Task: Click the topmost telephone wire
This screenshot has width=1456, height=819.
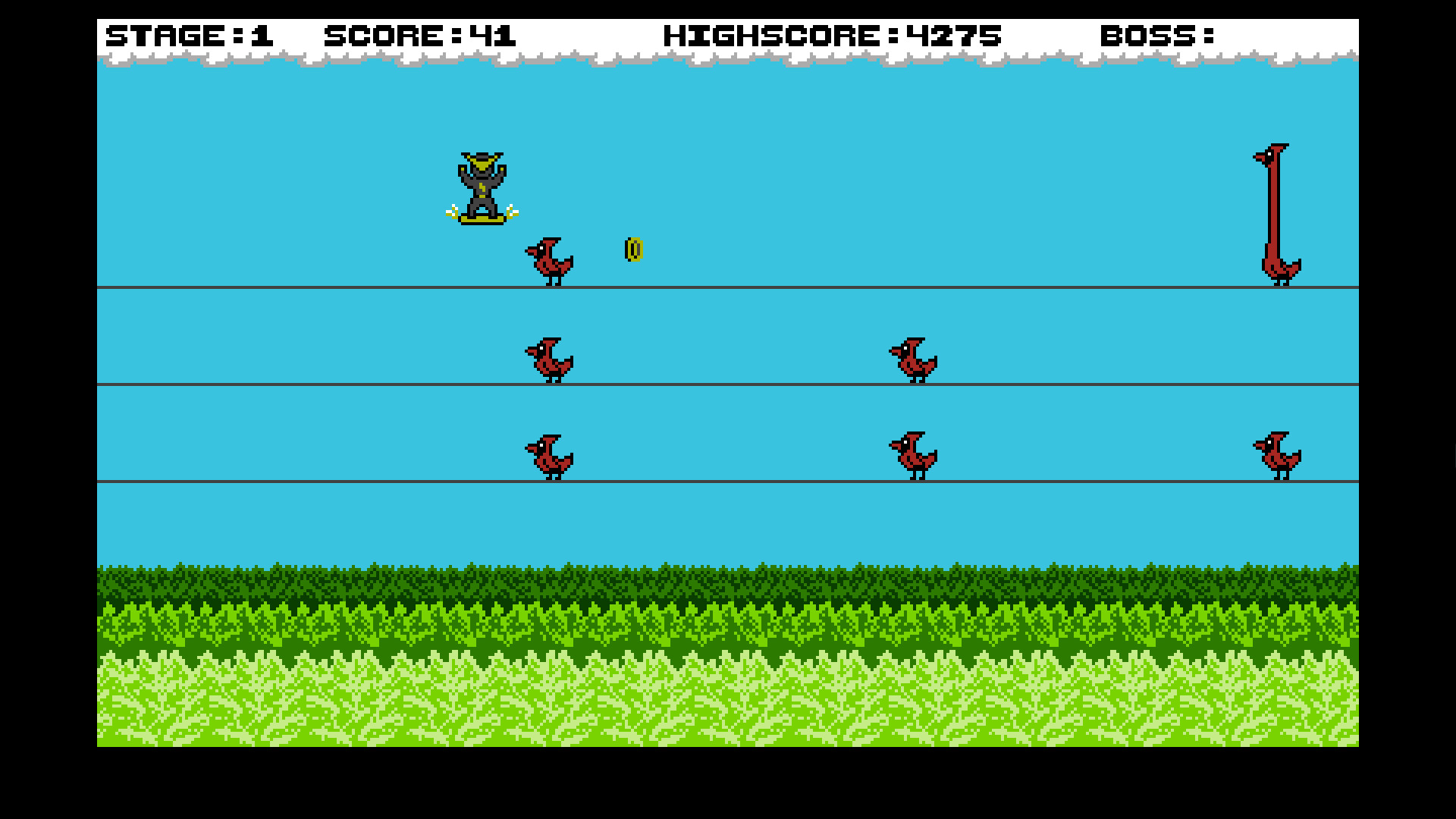Action: pyautogui.click(x=303, y=287)
